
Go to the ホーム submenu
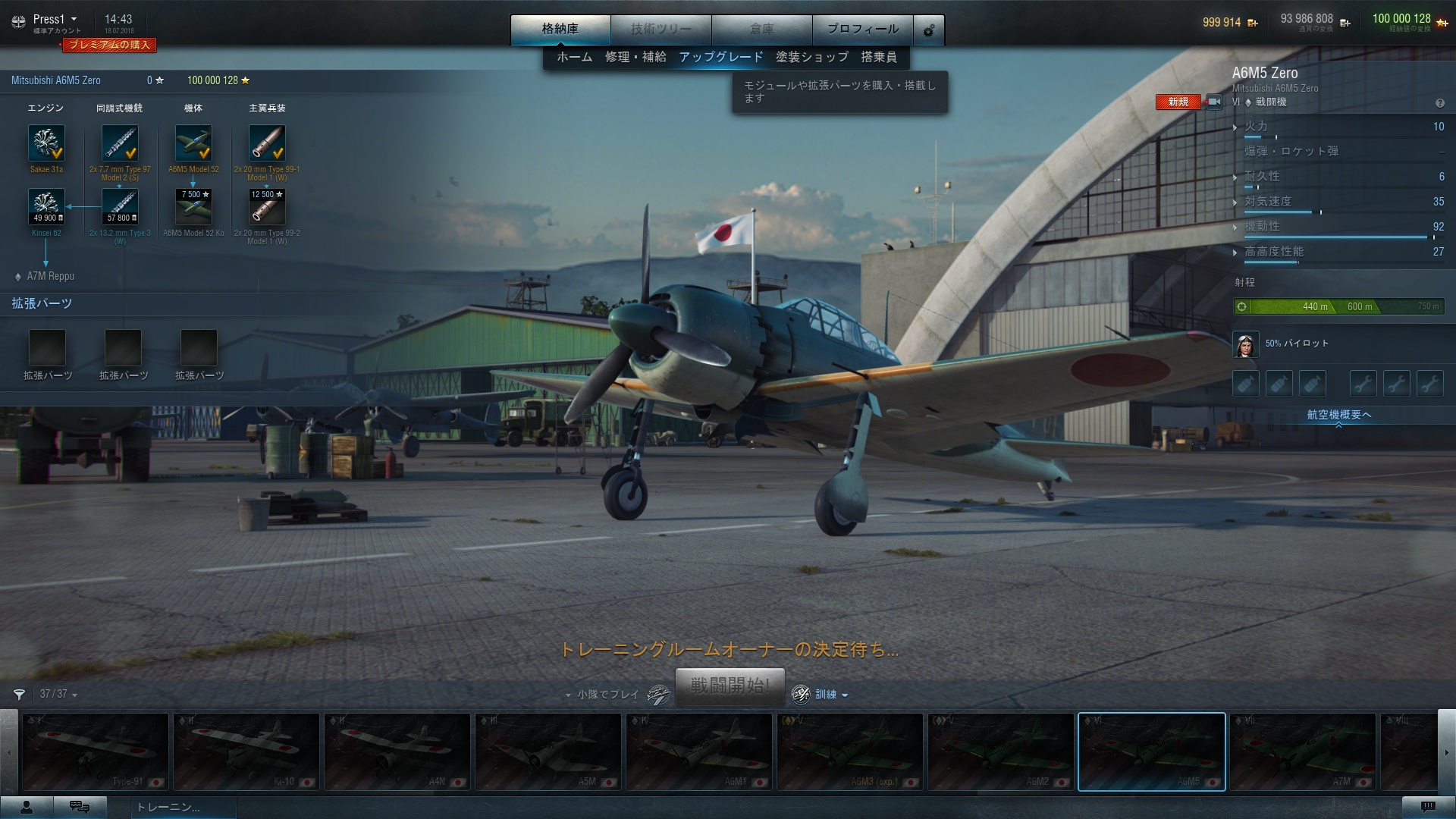(574, 57)
